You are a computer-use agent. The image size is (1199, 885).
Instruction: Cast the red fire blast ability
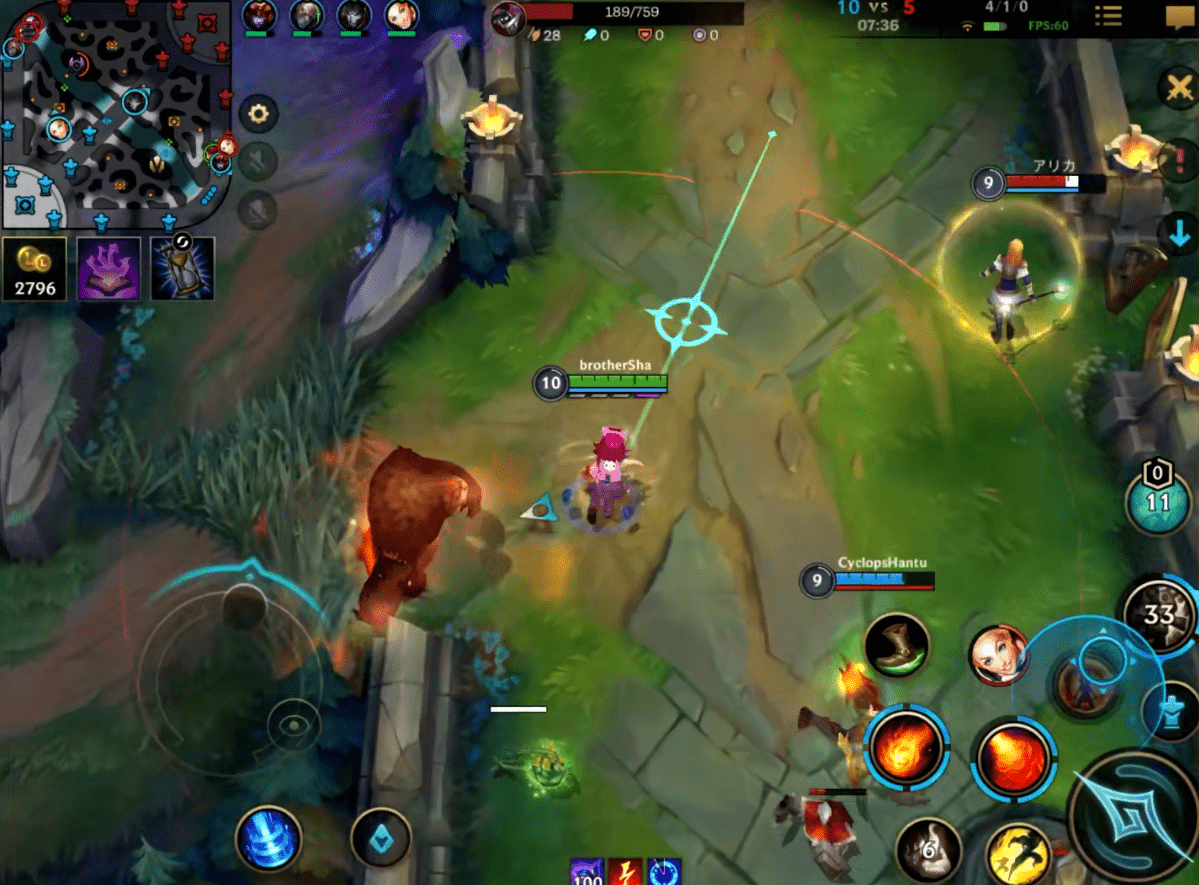pos(1012,756)
